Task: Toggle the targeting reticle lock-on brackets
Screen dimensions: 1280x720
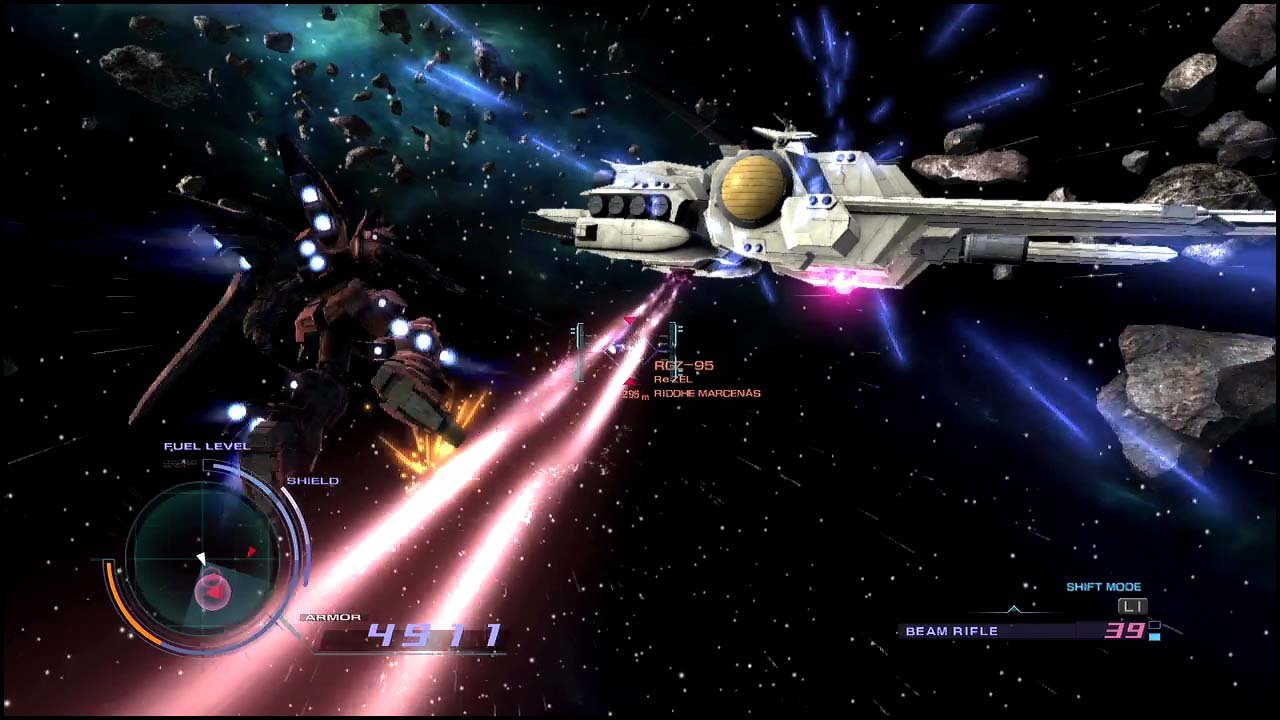Action: tap(579, 351)
